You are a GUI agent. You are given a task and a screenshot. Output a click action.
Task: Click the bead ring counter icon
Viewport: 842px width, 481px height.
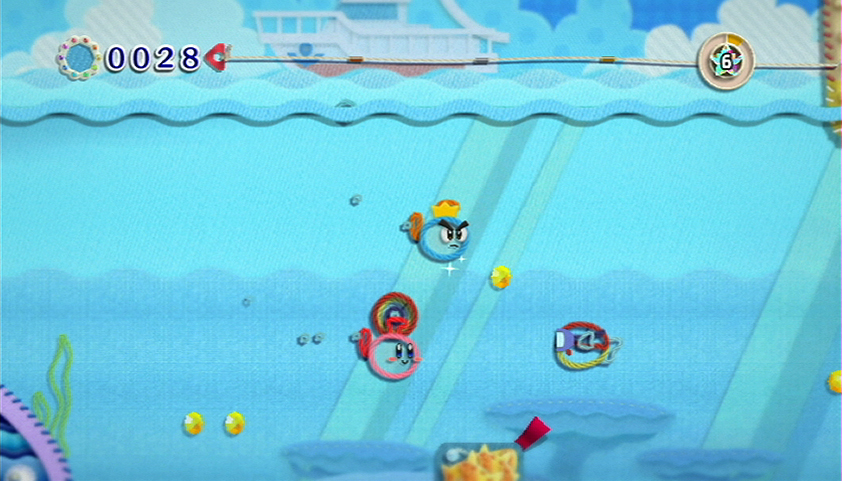click(77, 57)
